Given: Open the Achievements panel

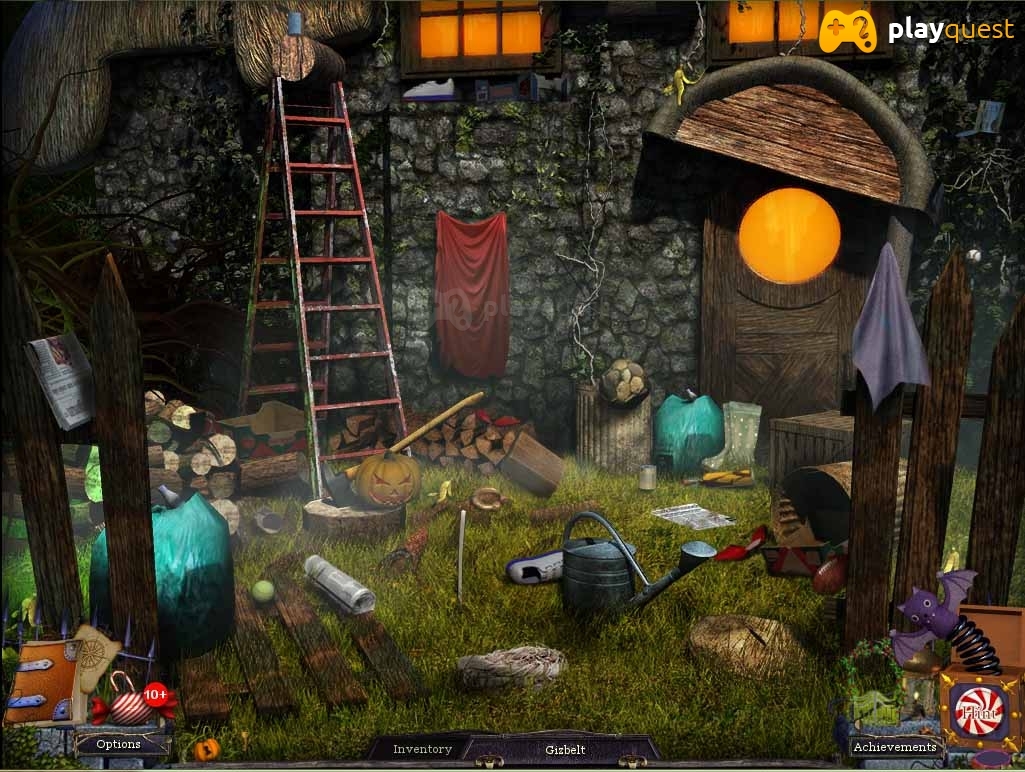Looking at the screenshot, I should pyautogui.click(x=894, y=746).
